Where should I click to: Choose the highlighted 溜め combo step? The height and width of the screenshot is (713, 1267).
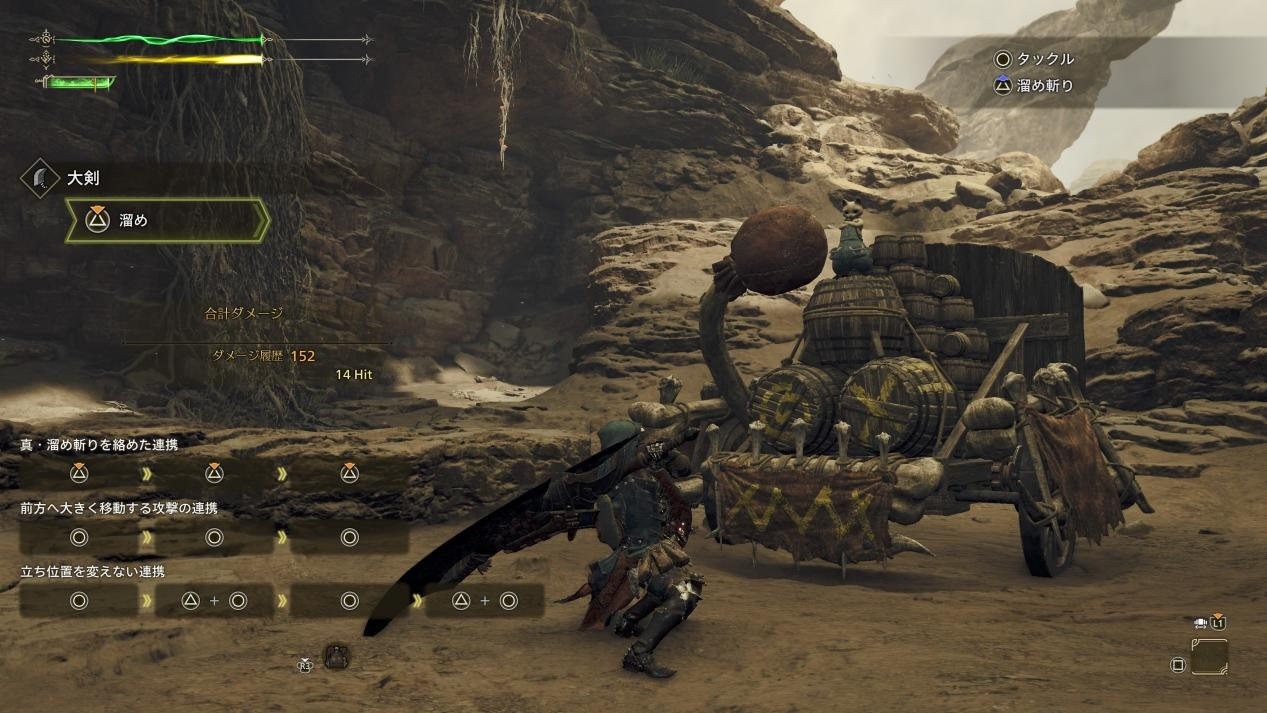pyautogui.click(x=167, y=221)
